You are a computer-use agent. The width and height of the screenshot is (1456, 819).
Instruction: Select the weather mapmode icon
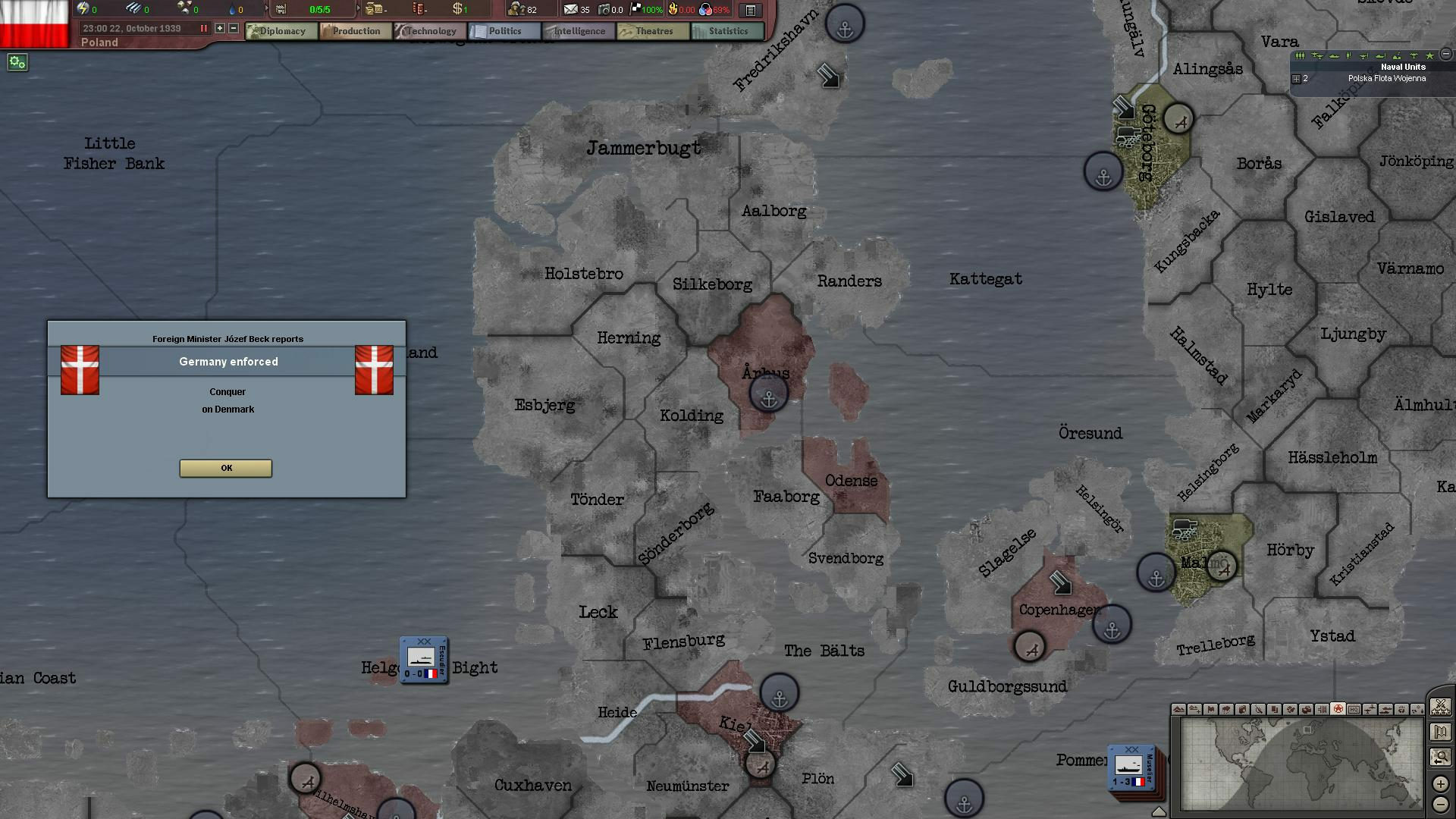point(1227,711)
